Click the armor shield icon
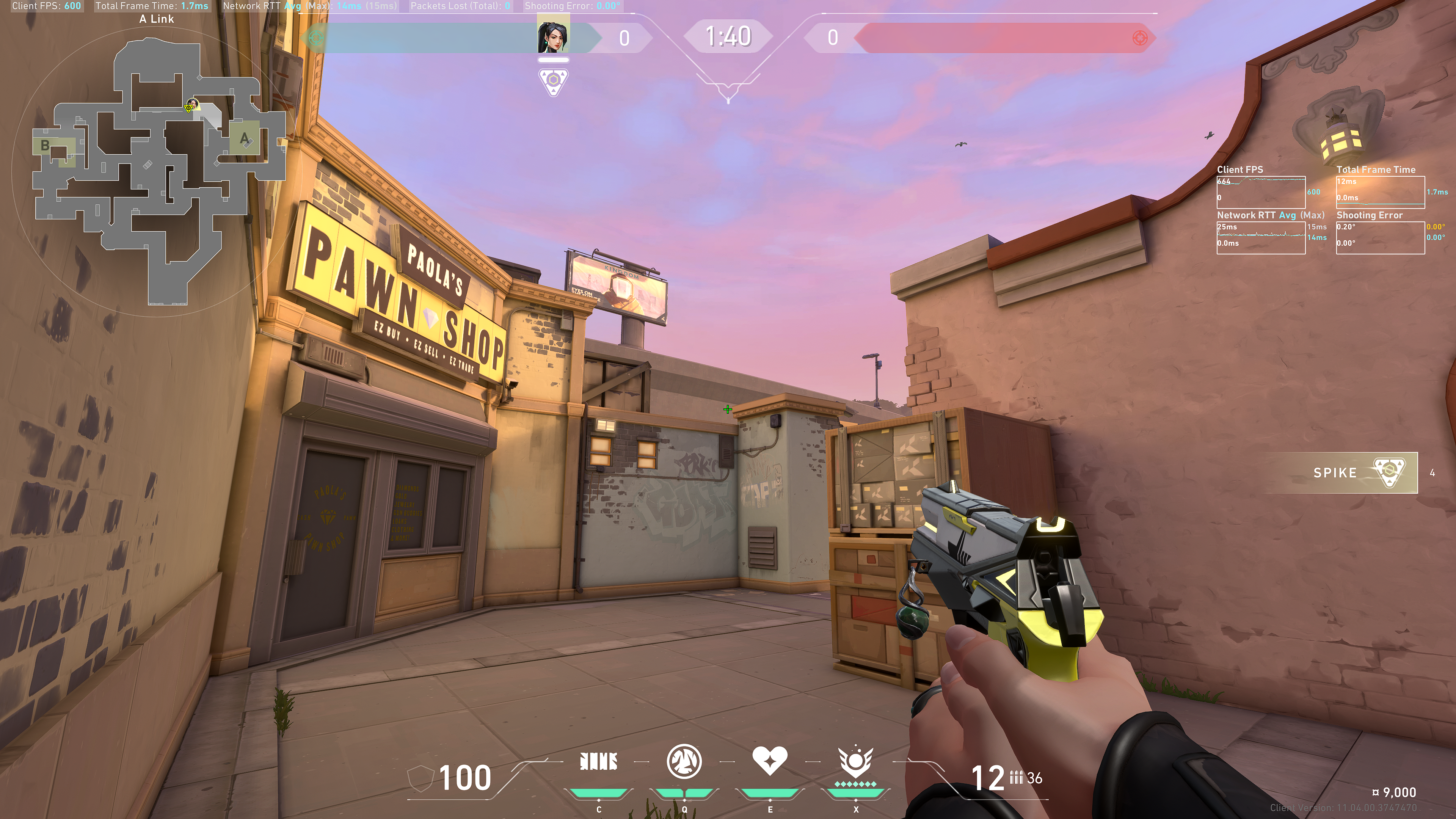 420,779
